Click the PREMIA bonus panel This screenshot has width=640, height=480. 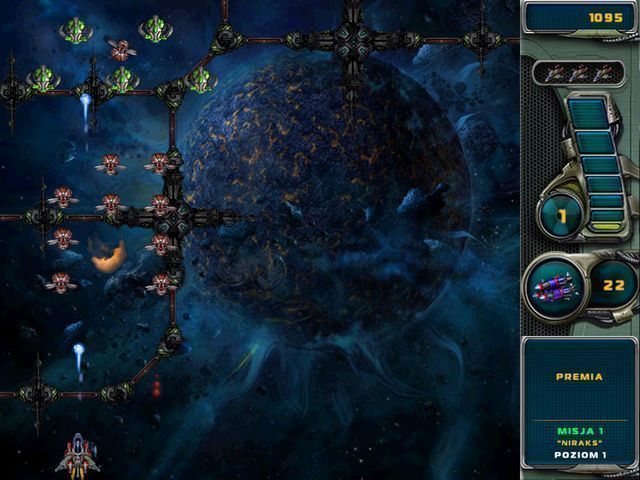point(579,378)
